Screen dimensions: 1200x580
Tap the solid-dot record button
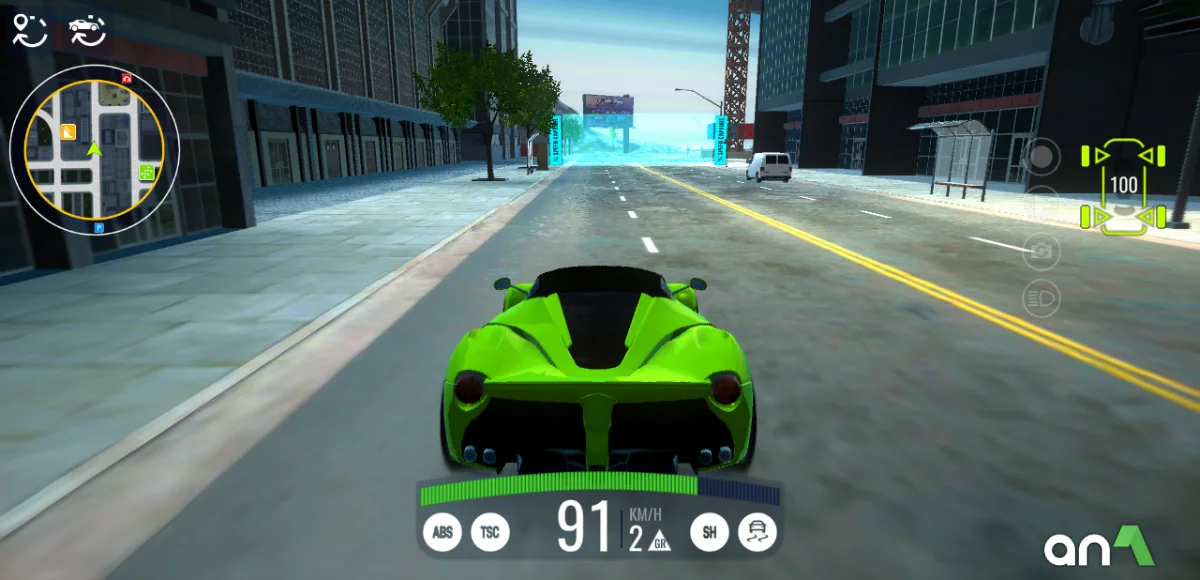point(1041,157)
